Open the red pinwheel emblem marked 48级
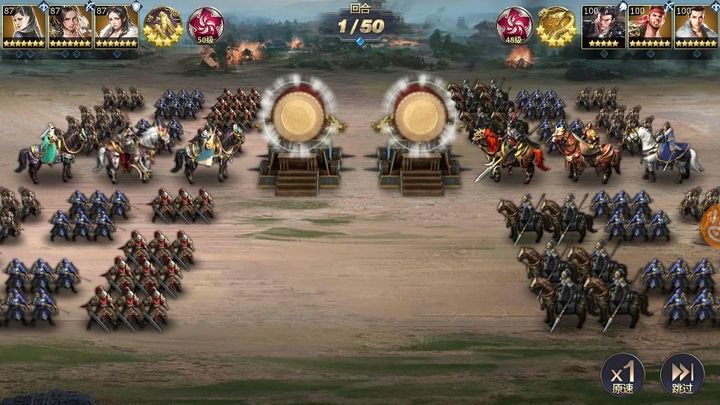 tap(514, 25)
